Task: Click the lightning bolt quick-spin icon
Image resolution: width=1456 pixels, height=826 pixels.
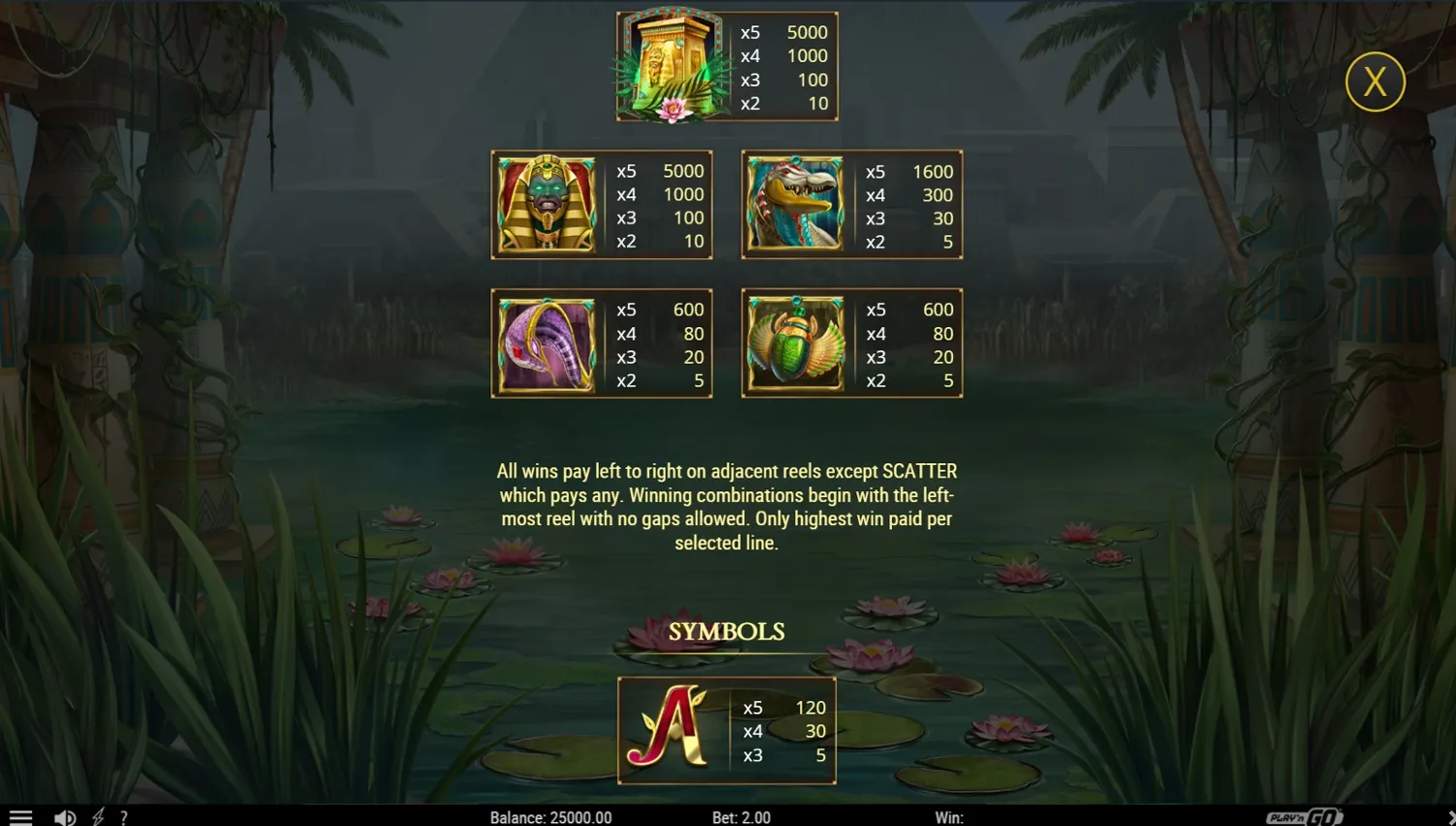Action: [97, 816]
